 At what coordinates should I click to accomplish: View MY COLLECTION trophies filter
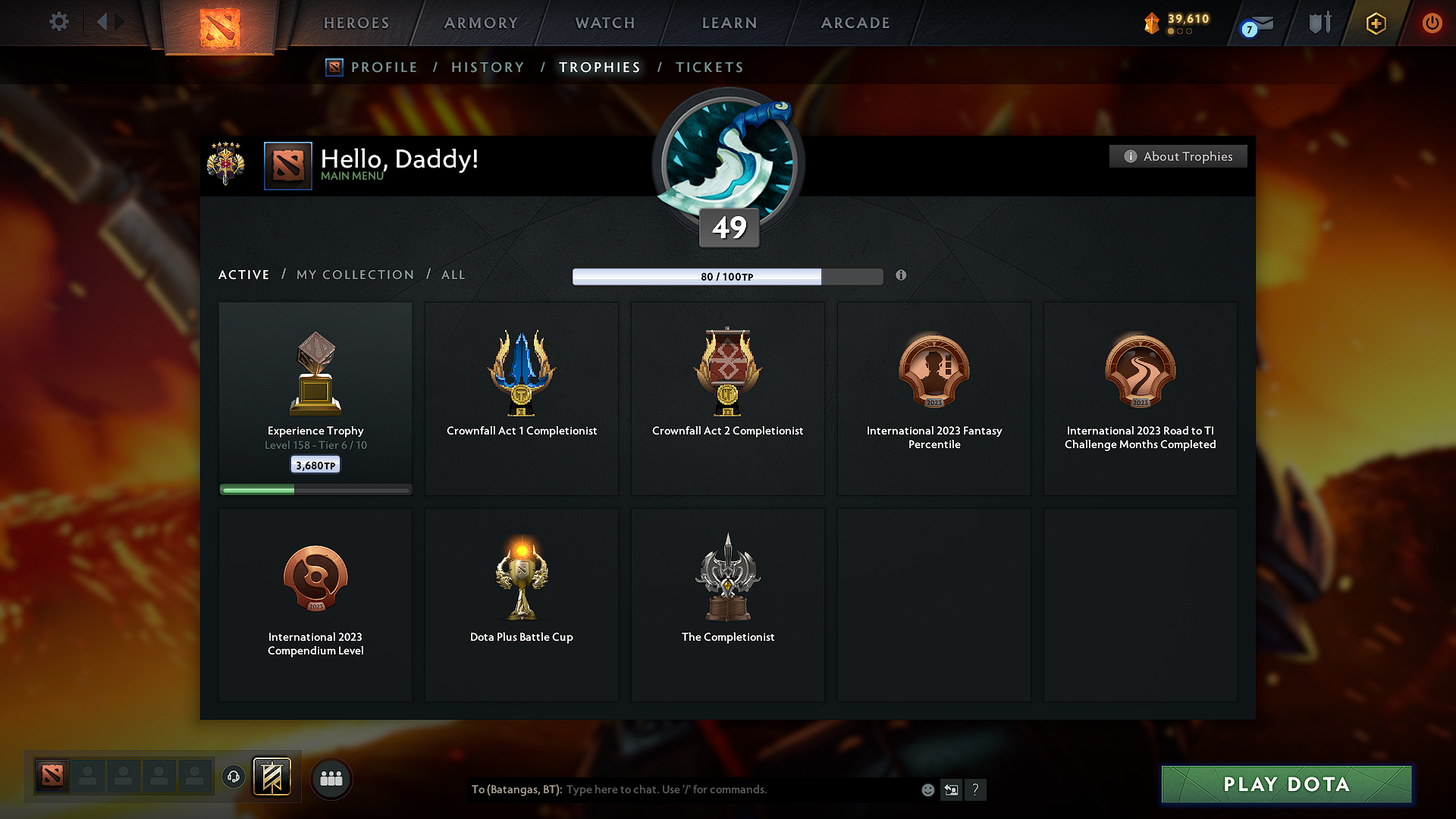click(354, 275)
